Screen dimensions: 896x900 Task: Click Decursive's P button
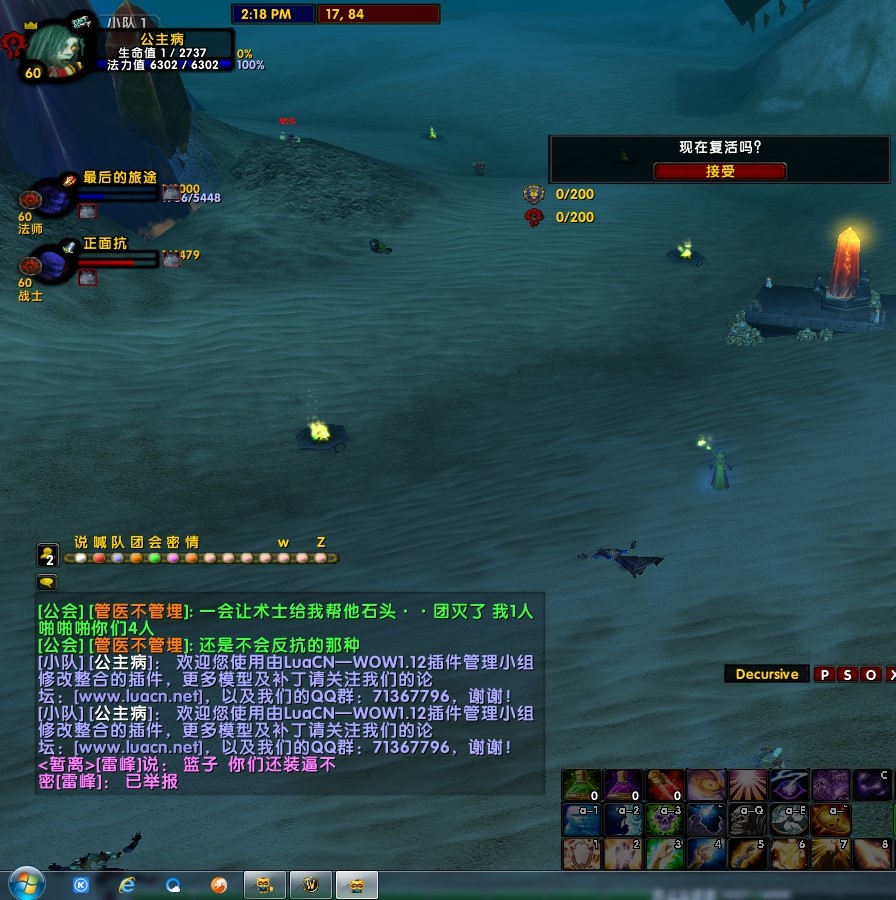(x=825, y=675)
